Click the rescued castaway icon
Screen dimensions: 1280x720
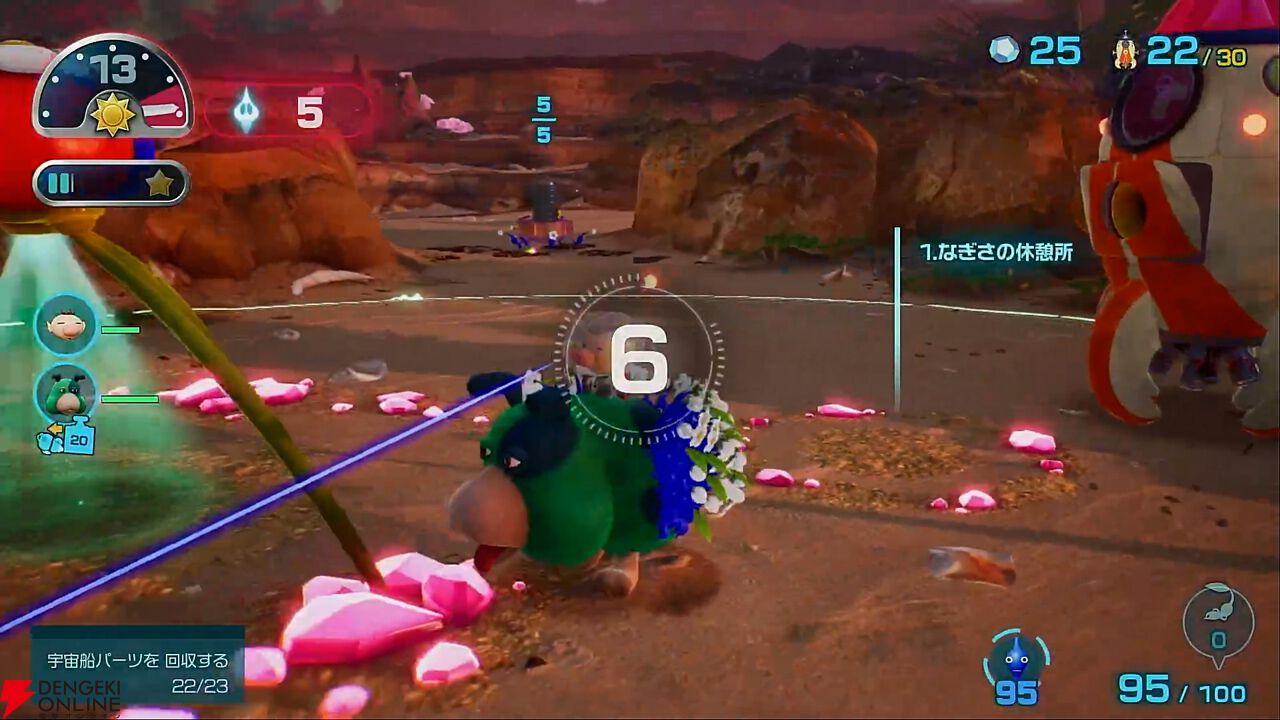tap(1126, 50)
